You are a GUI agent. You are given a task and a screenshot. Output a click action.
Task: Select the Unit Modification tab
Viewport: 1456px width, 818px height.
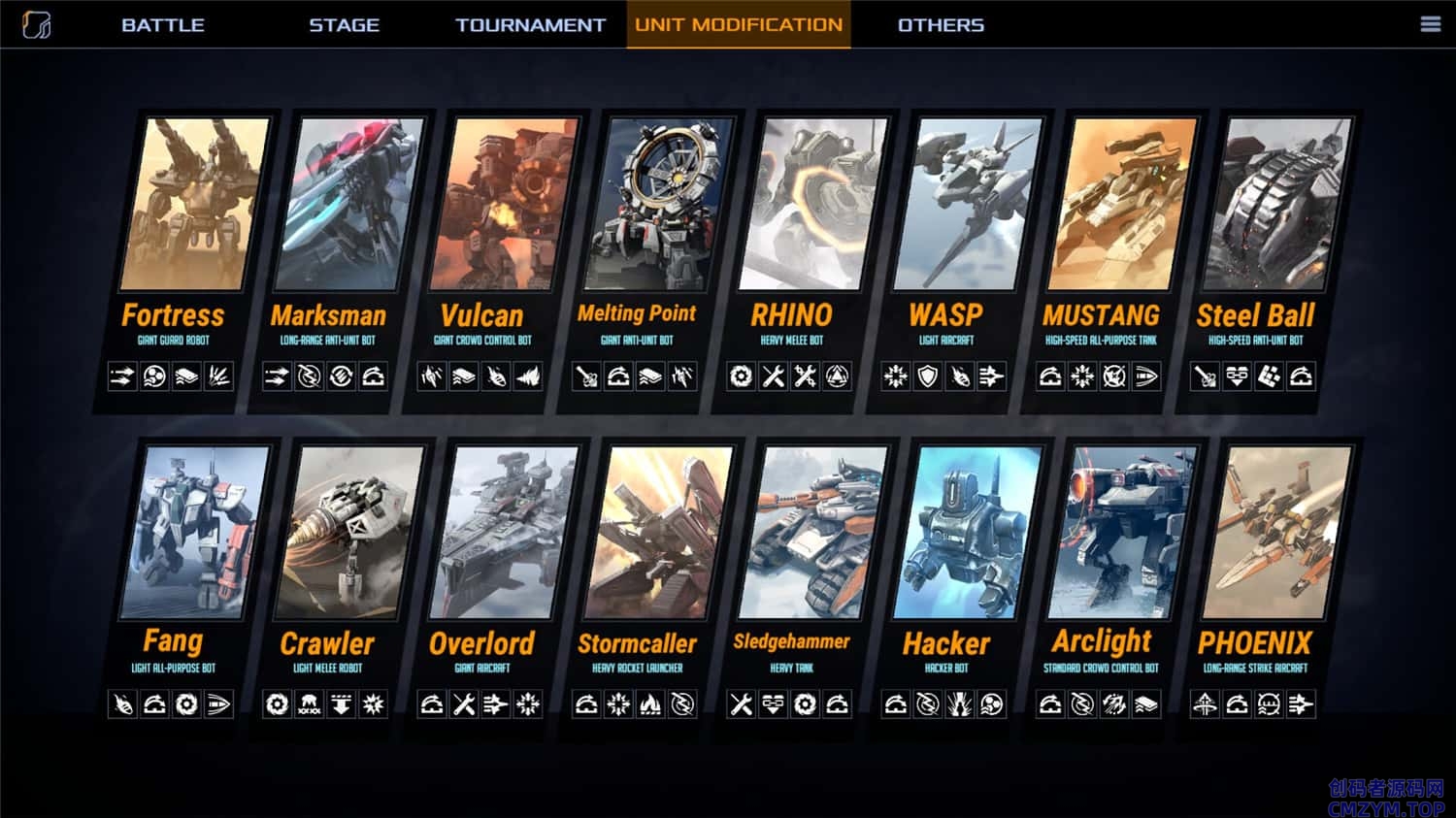click(x=739, y=25)
